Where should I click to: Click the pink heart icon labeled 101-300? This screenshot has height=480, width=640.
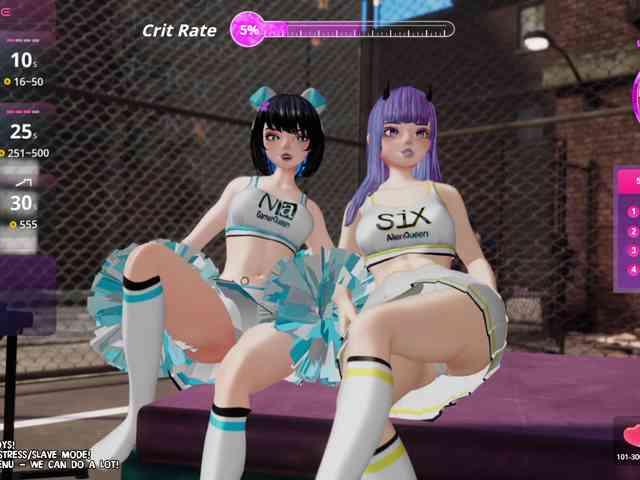point(632,437)
